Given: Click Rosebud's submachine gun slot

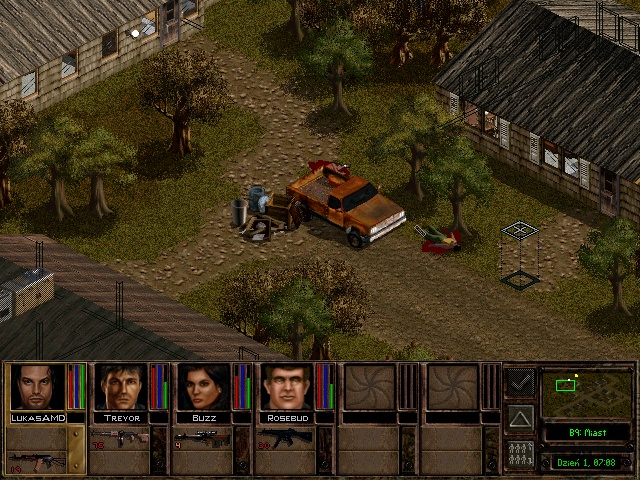Looking at the screenshot, I should point(286,438).
